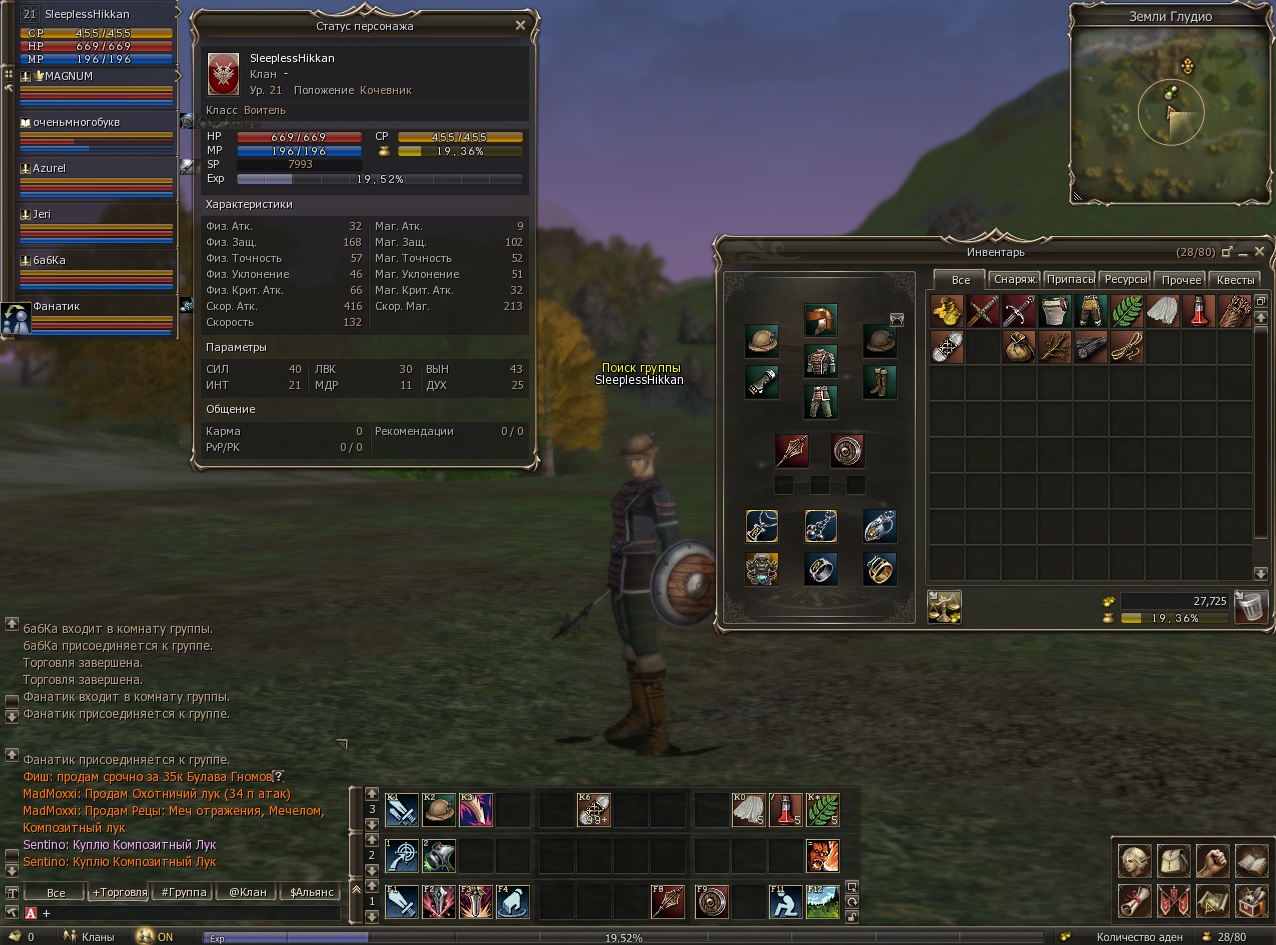Open the scales trade icon in inventory
Image resolution: width=1276 pixels, height=945 pixels.
tap(945, 607)
